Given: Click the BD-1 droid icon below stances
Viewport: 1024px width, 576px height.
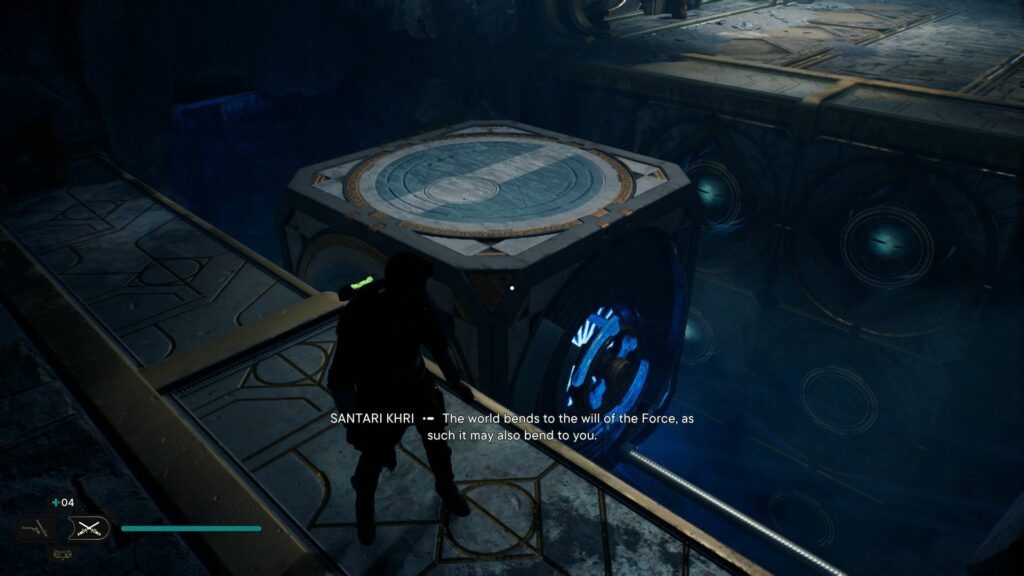Looking at the screenshot, I should point(61,553).
